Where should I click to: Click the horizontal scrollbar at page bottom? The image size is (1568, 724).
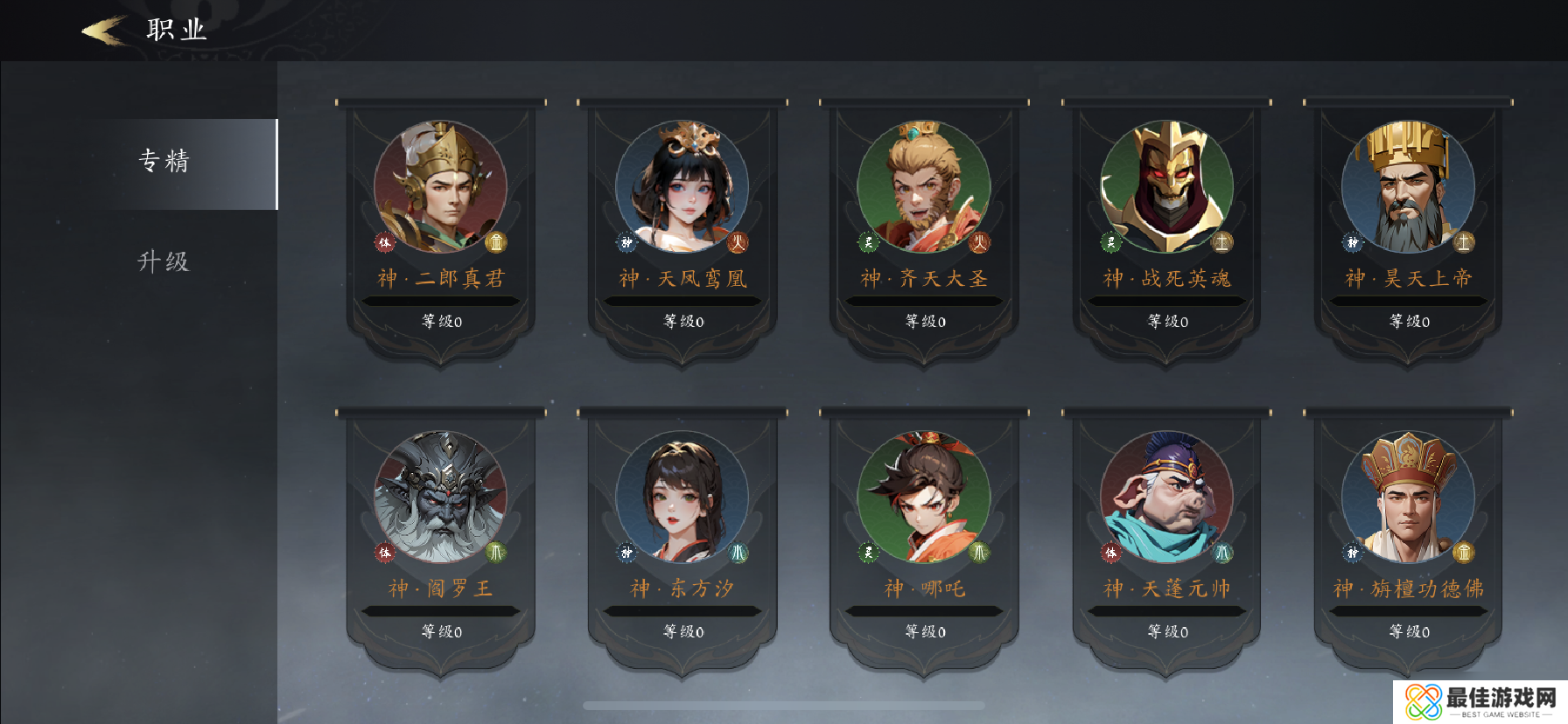tap(784, 704)
